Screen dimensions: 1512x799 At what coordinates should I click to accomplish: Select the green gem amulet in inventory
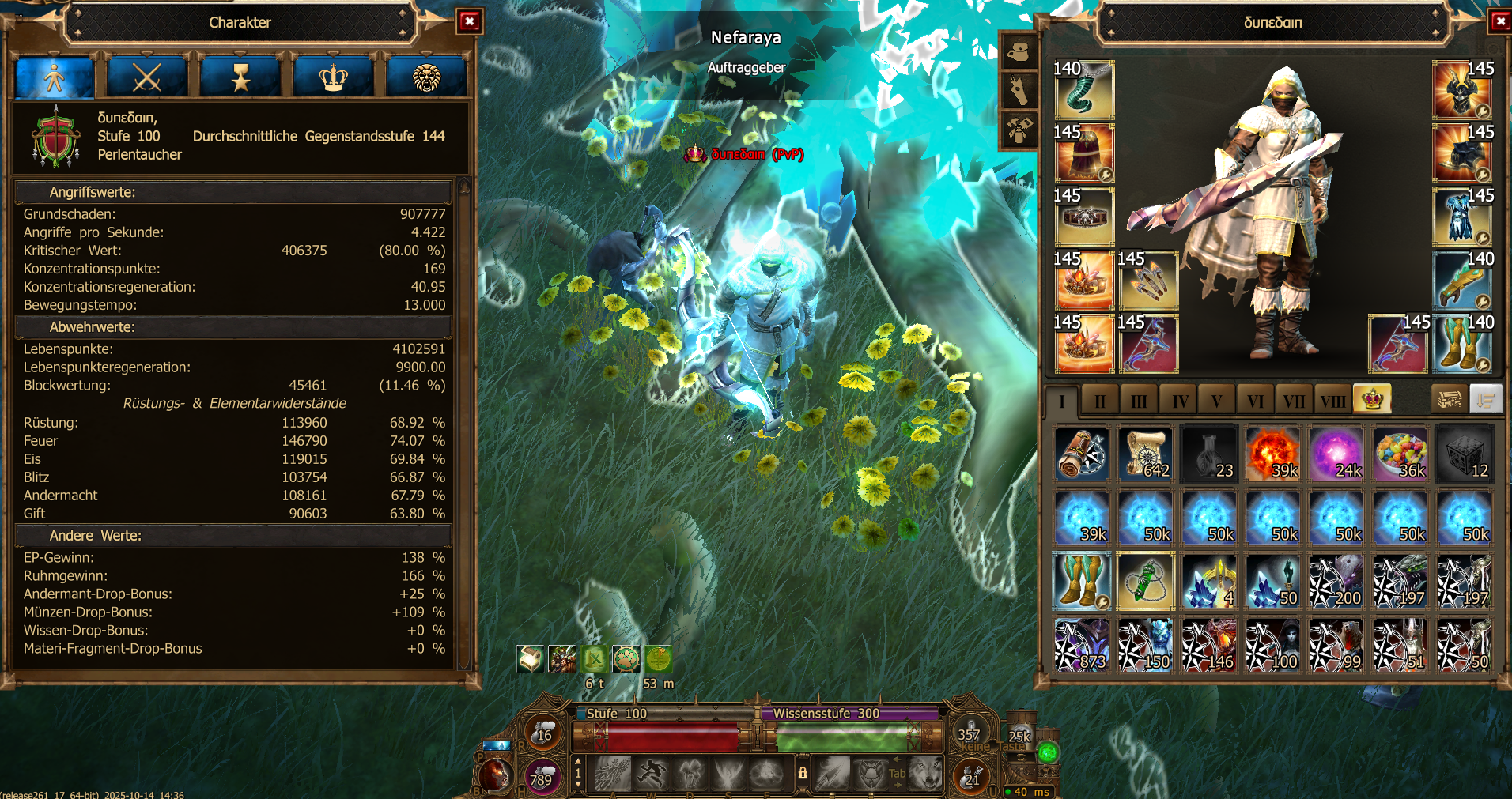pyautogui.click(x=1145, y=582)
